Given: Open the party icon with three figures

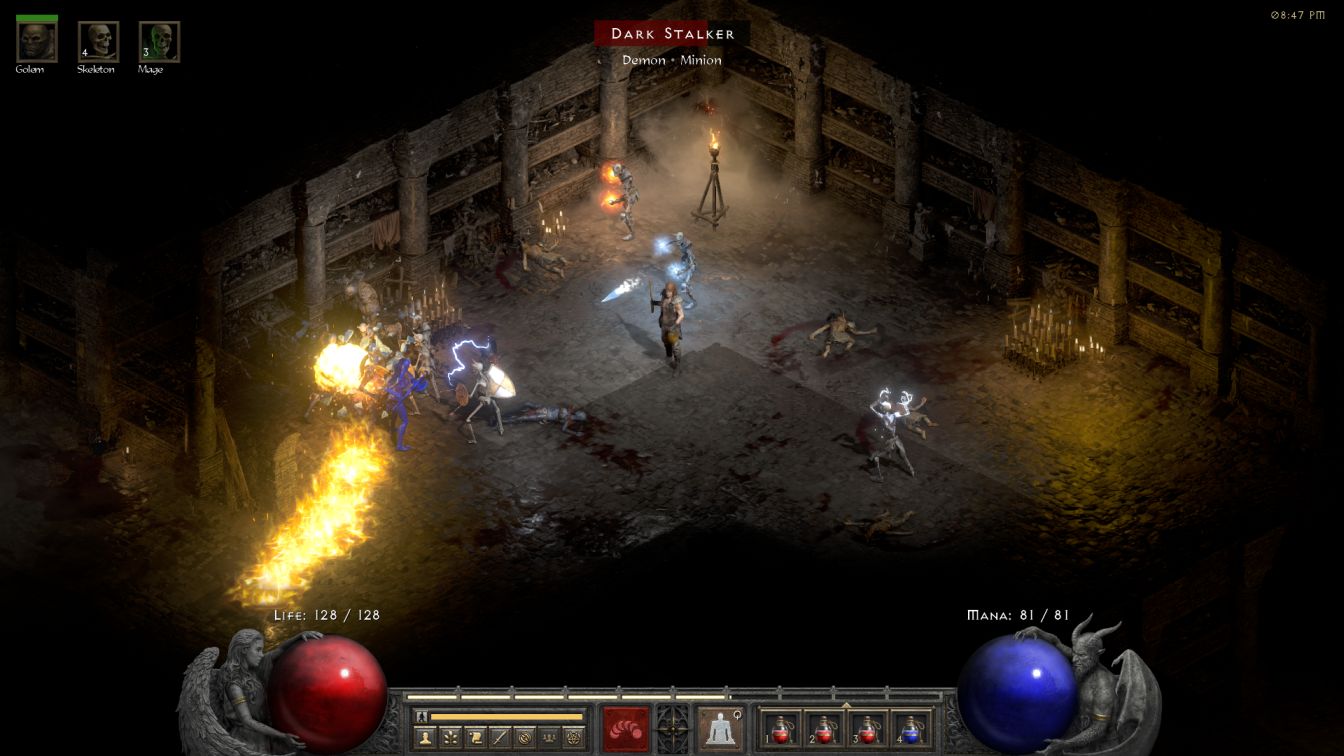Looking at the screenshot, I should click(548, 738).
